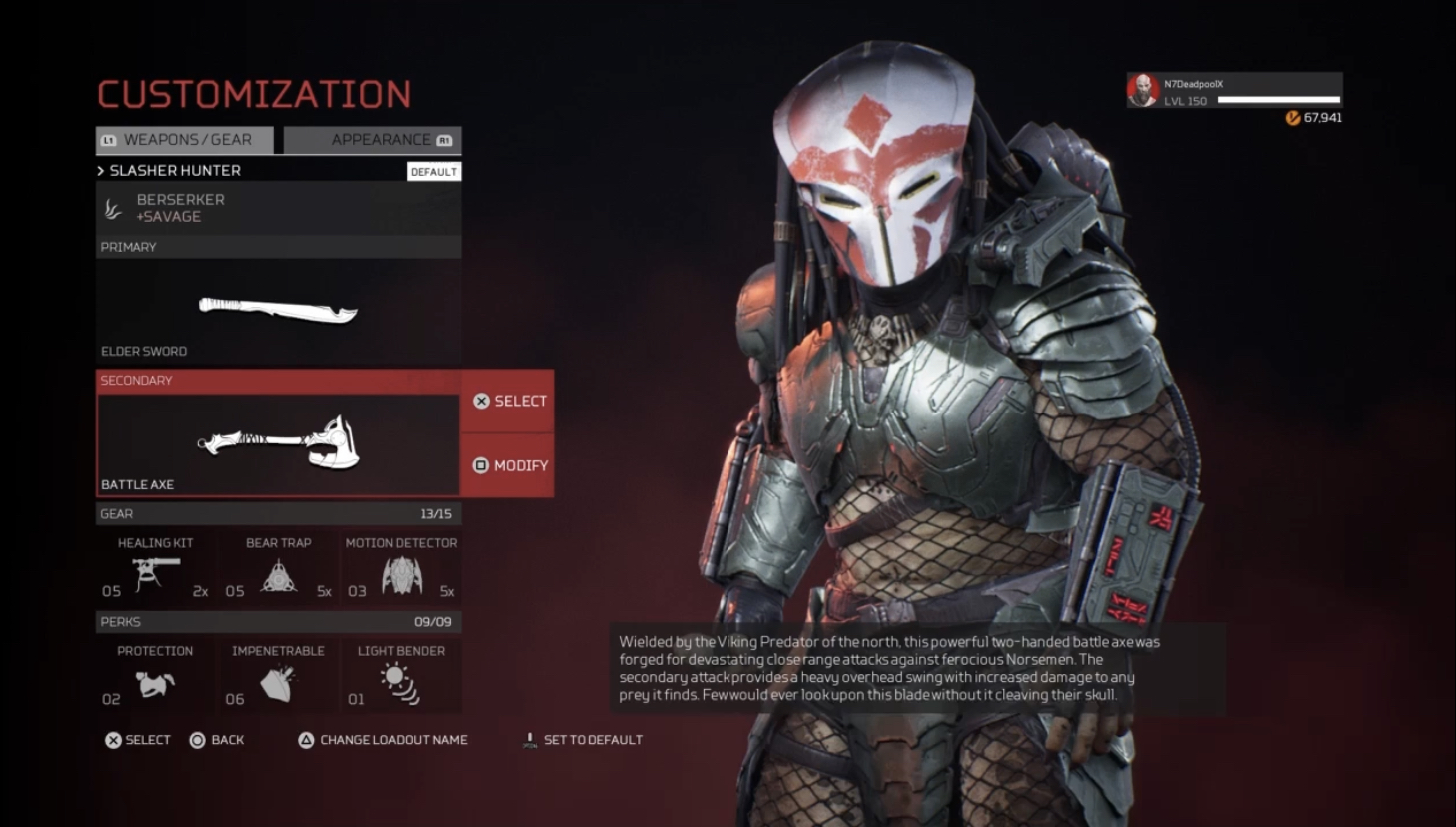
Task: Switch to the Weapons / Gear tab
Action: pos(185,140)
